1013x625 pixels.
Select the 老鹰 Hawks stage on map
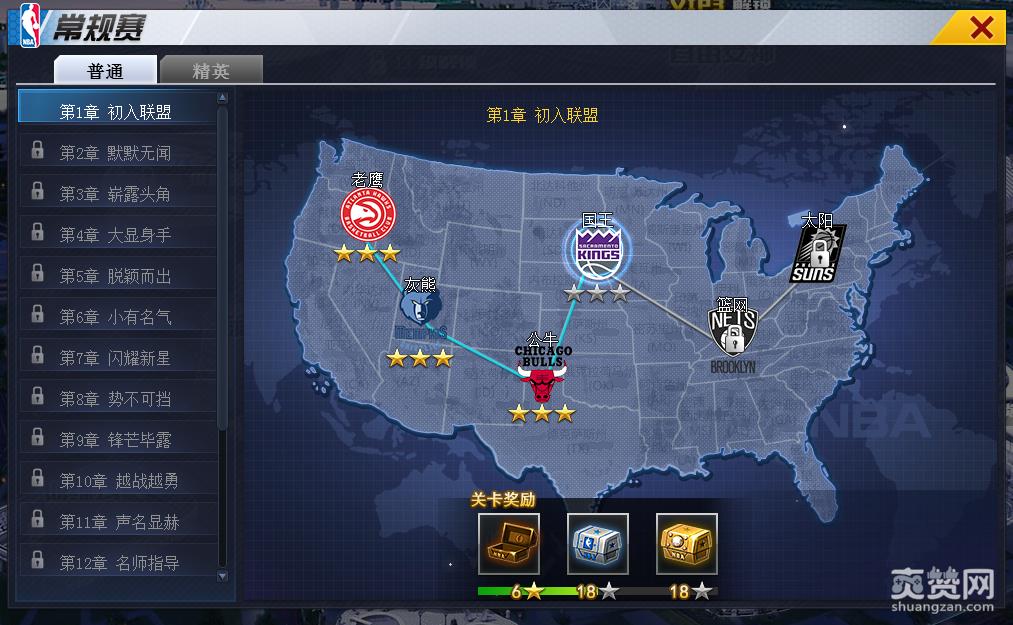coord(368,214)
